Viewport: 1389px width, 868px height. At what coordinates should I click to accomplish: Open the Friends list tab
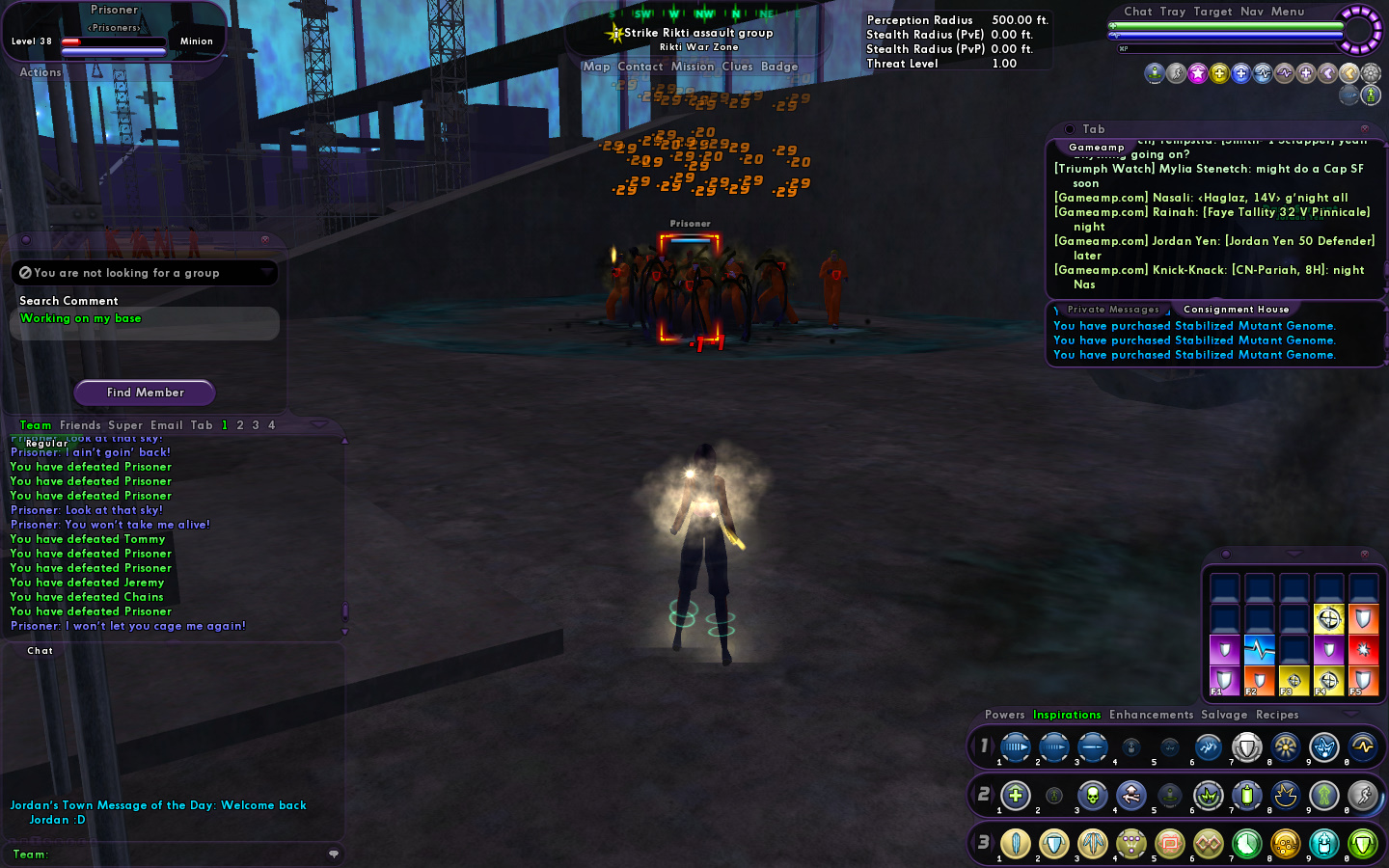pos(80,425)
